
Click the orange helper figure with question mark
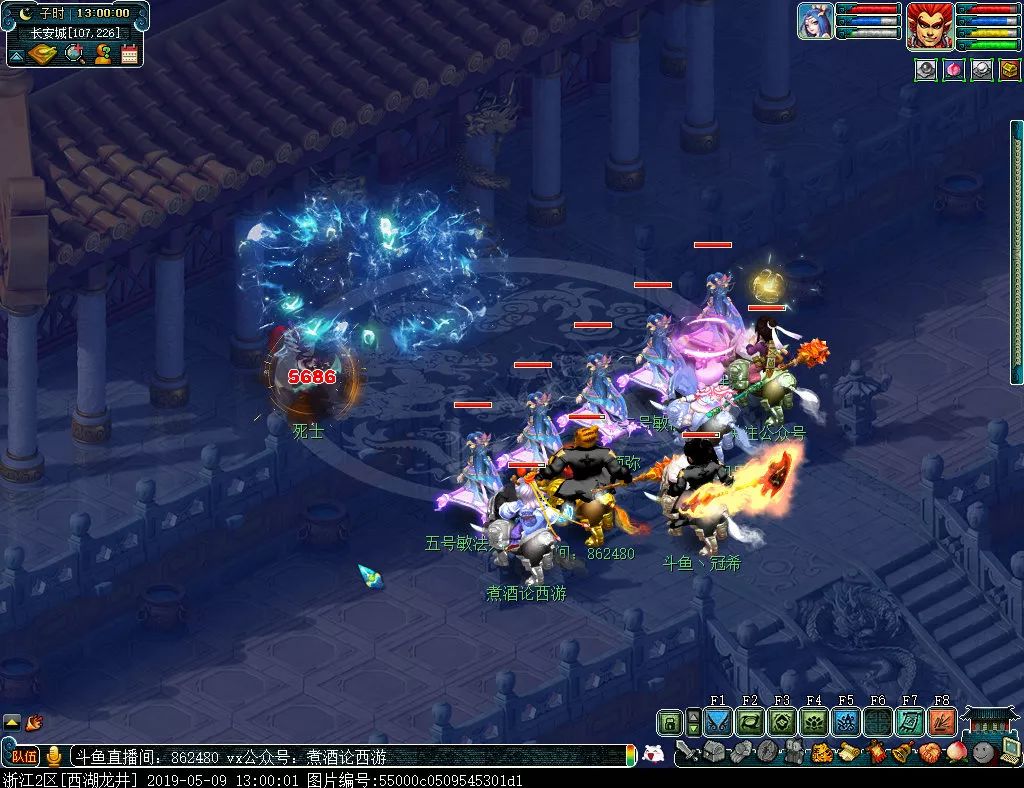(x=102, y=54)
